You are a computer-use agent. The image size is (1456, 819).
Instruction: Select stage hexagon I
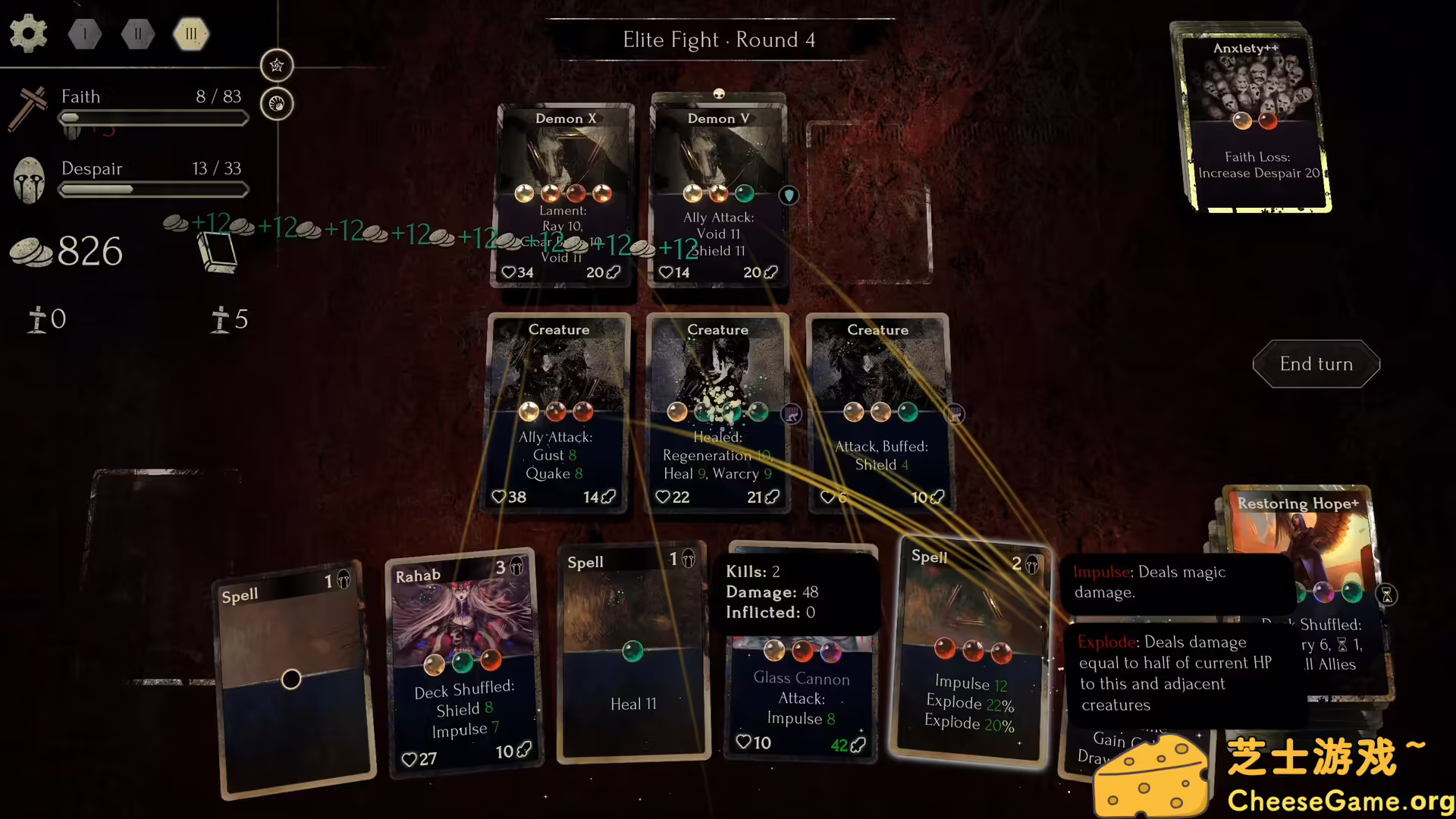(x=84, y=33)
